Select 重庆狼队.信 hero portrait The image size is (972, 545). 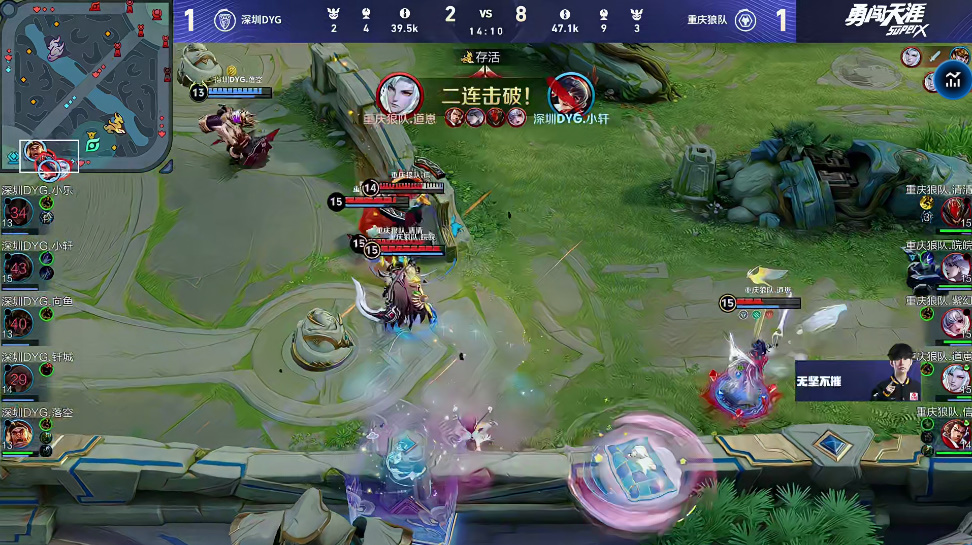point(957,435)
